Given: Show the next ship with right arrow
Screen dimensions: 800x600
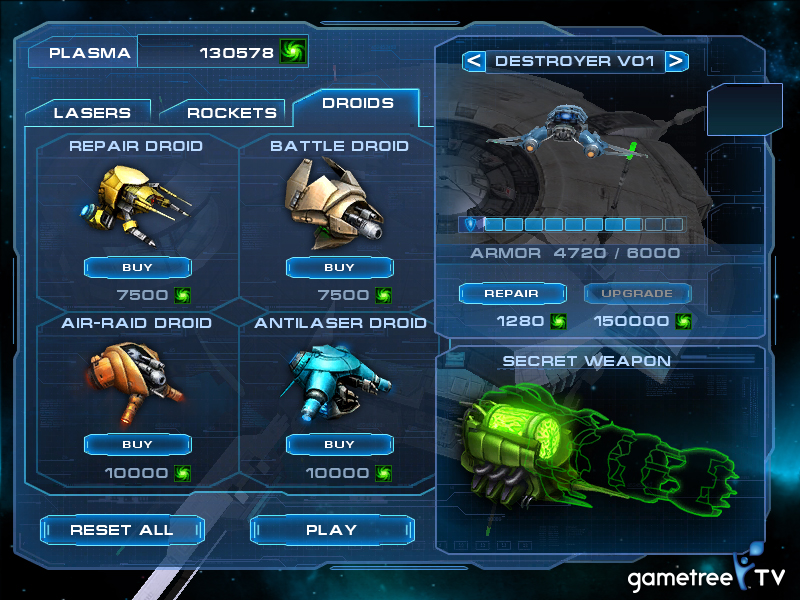Looking at the screenshot, I should [677, 61].
